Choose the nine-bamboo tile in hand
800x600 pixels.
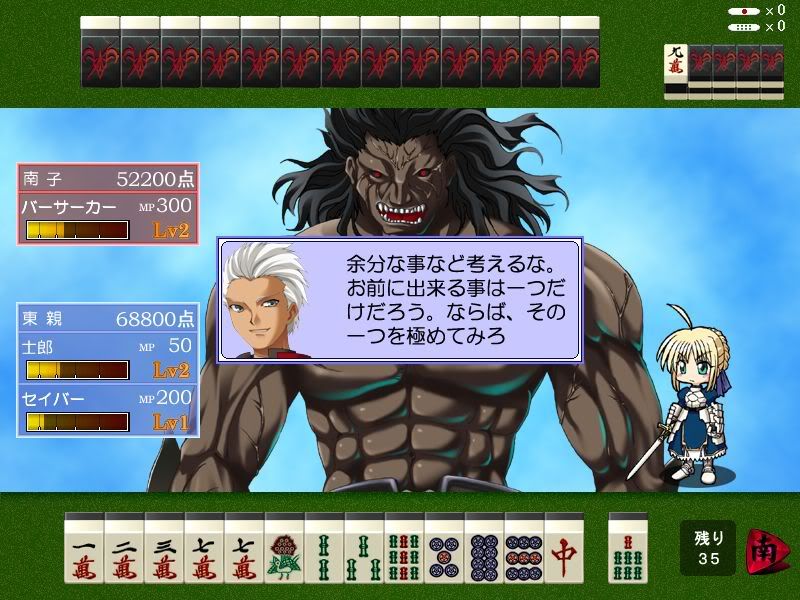tap(404, 549)
